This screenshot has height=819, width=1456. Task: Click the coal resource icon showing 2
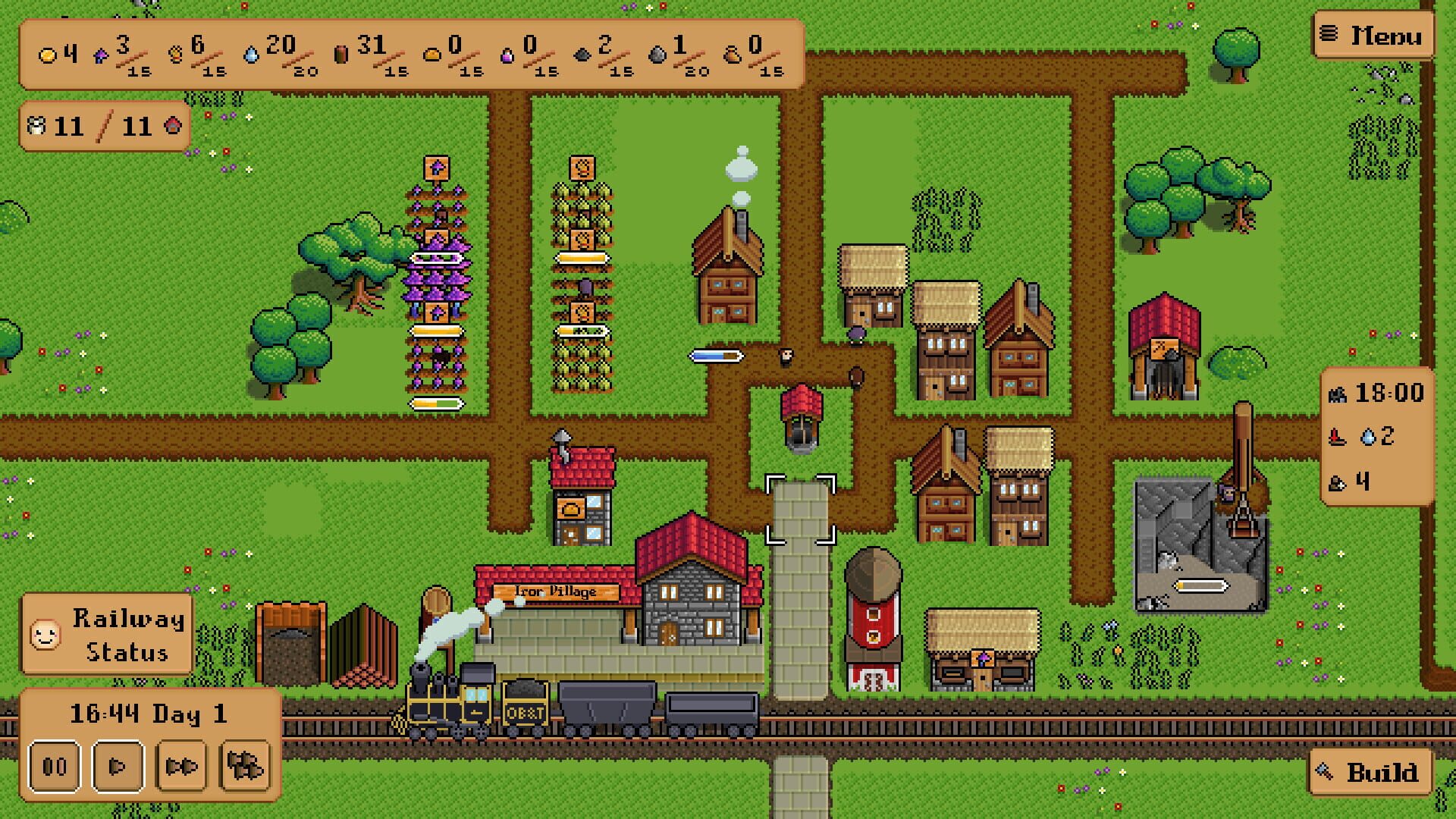click(583, 53)
